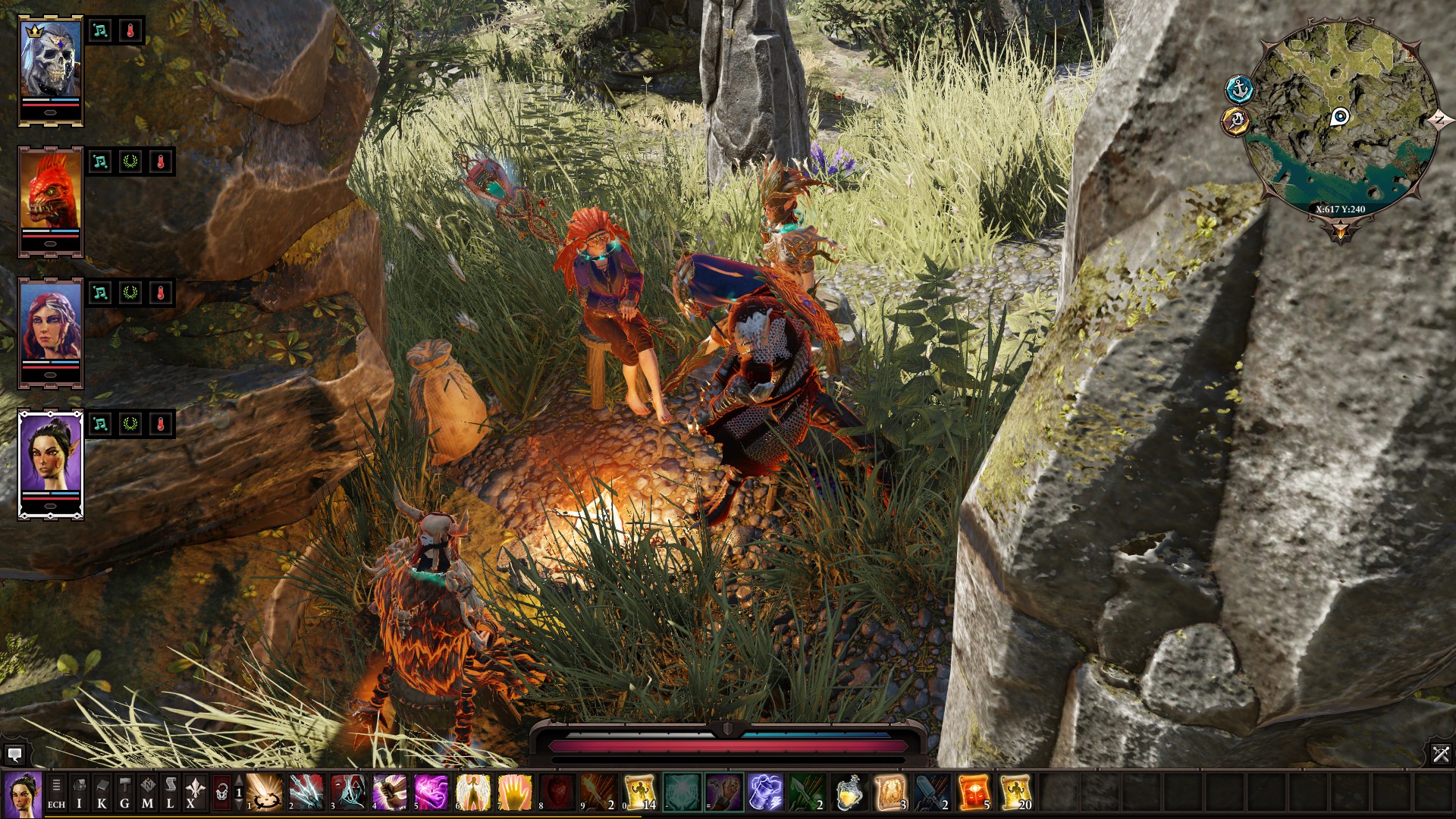
Task: Collapse the minimap using the arrow beneath it
Action: tap(1340, 229)
